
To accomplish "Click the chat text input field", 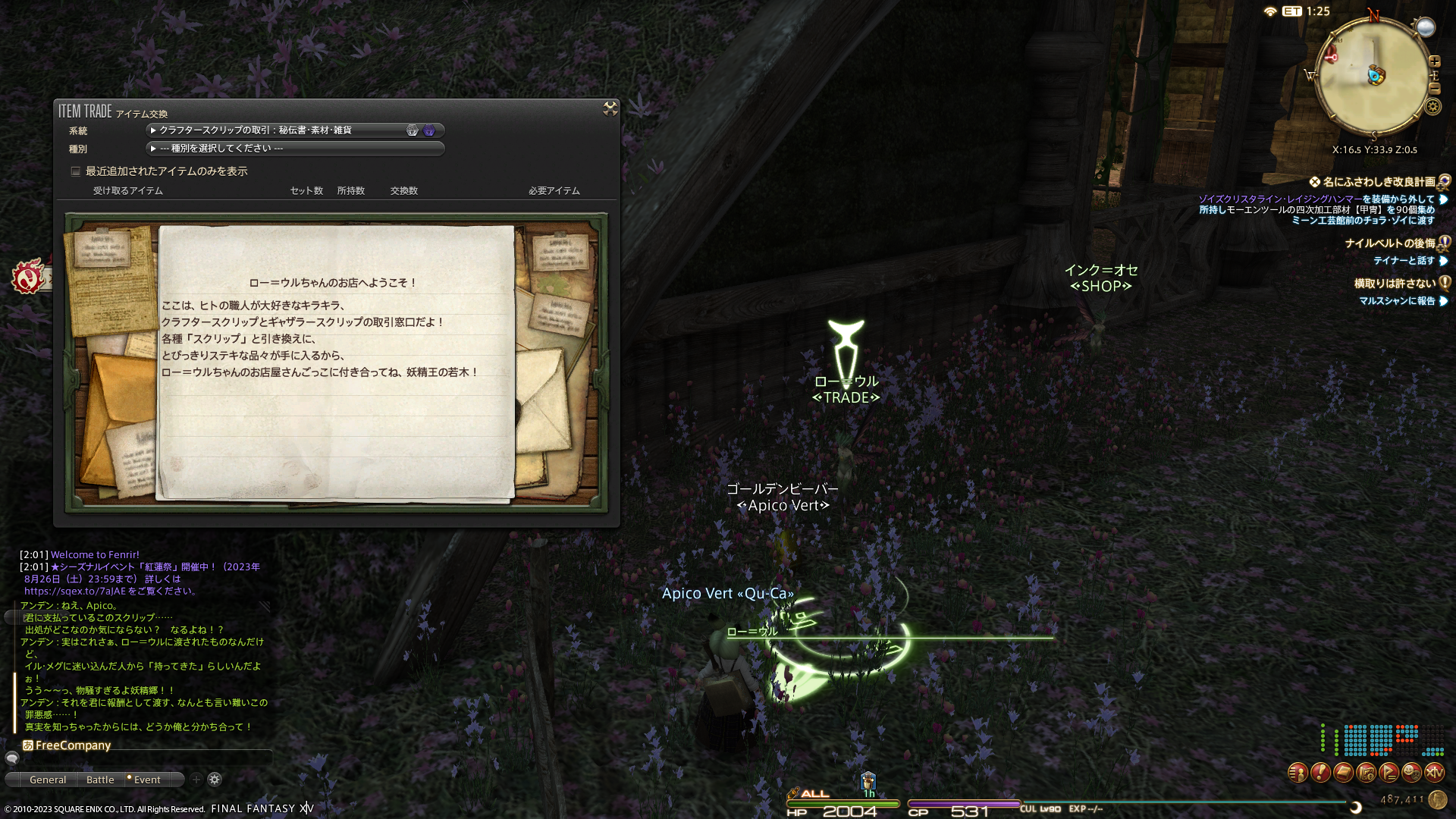I will pyautogui.click(x=144, y=758).
